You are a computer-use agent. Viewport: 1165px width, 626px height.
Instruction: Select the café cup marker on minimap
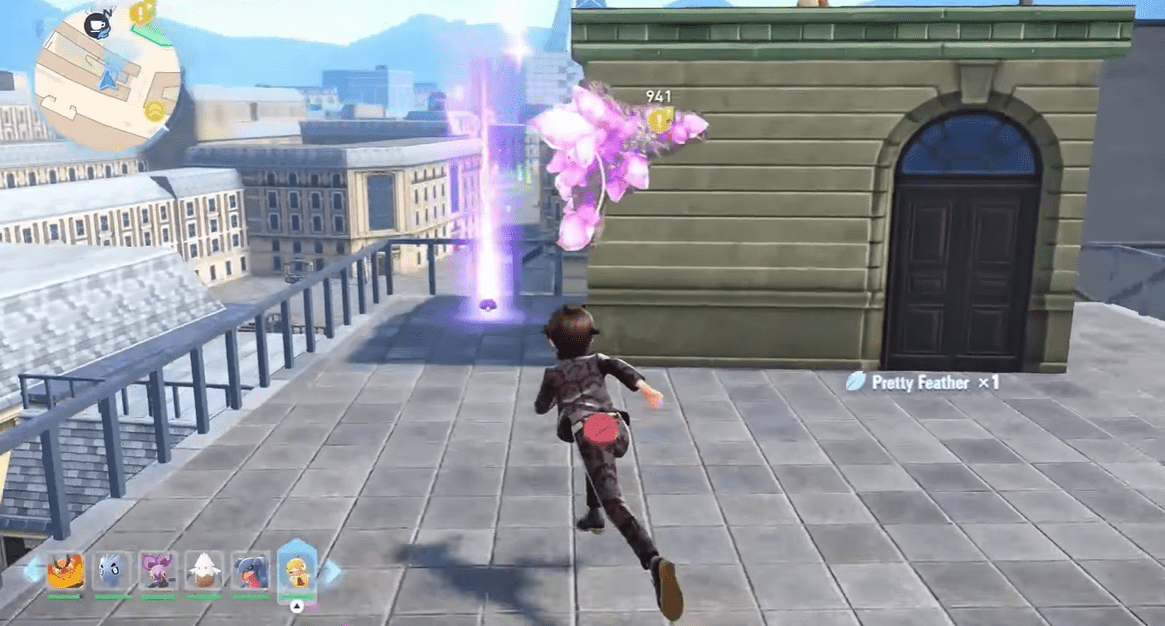point(97,27)
